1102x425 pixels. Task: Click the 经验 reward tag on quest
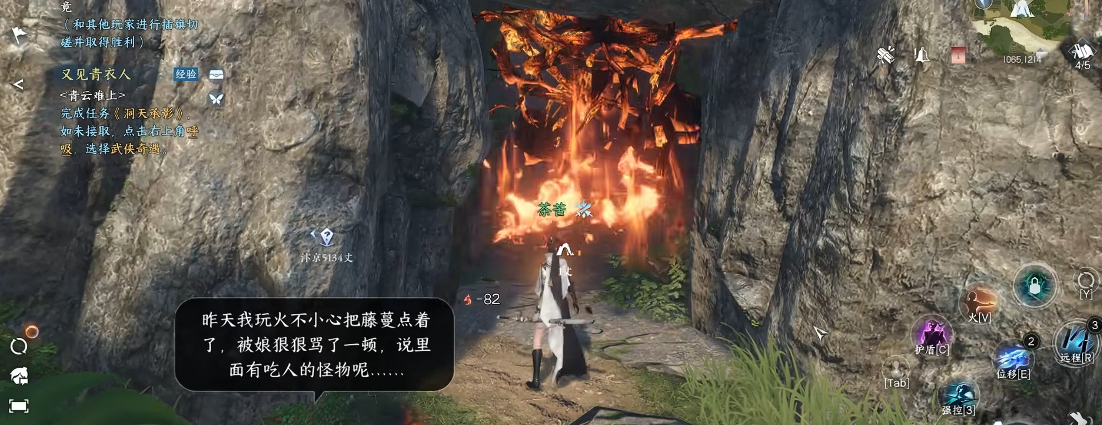click(x=186, y=75)
